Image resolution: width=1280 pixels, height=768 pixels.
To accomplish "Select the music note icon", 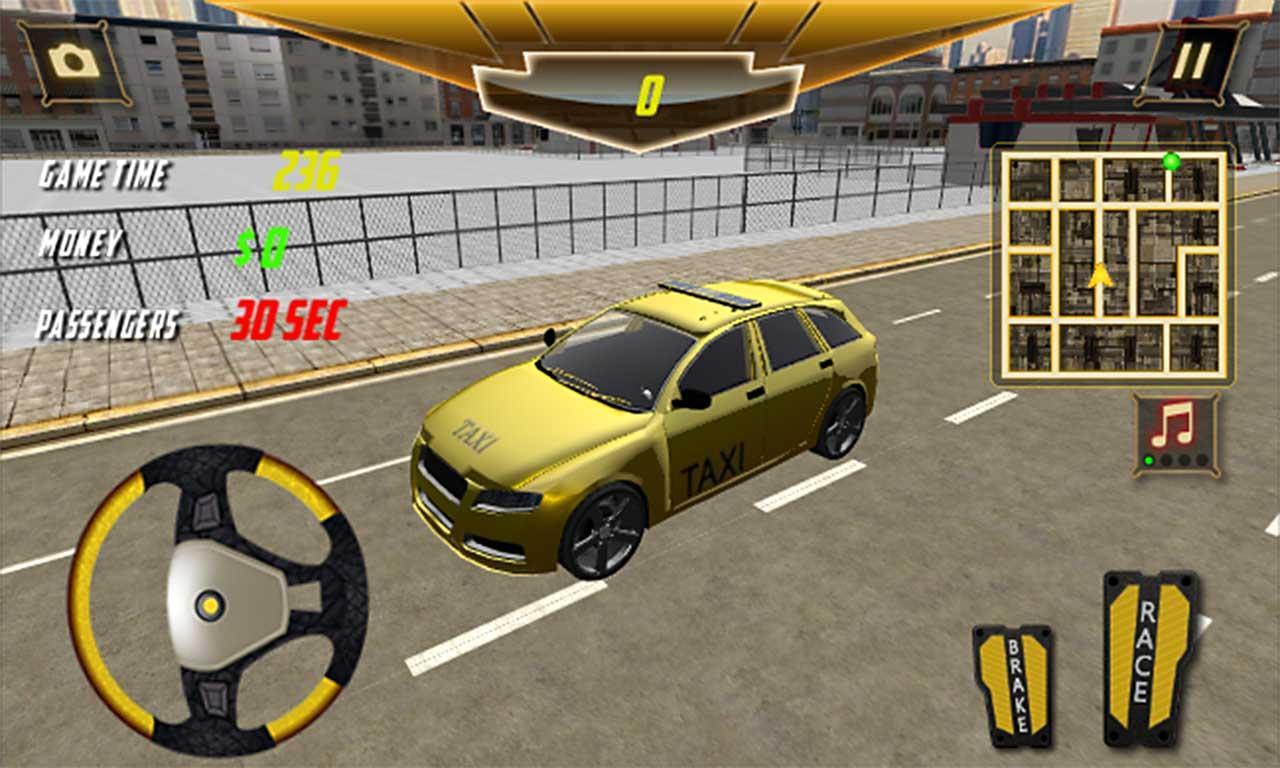I will [x=1170, y=425].
